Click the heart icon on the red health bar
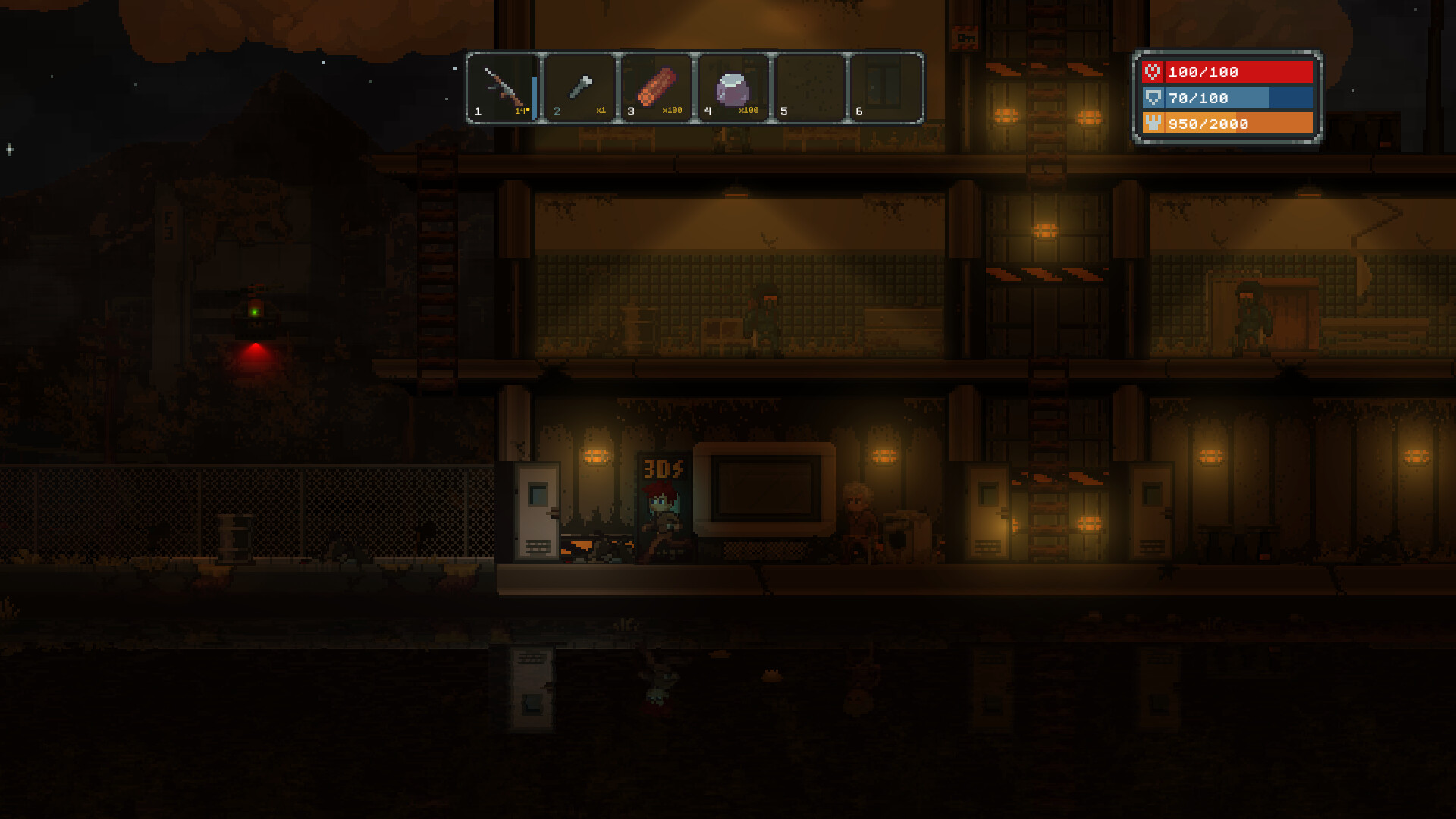The image size is (1456, 819). (1153, 72)
